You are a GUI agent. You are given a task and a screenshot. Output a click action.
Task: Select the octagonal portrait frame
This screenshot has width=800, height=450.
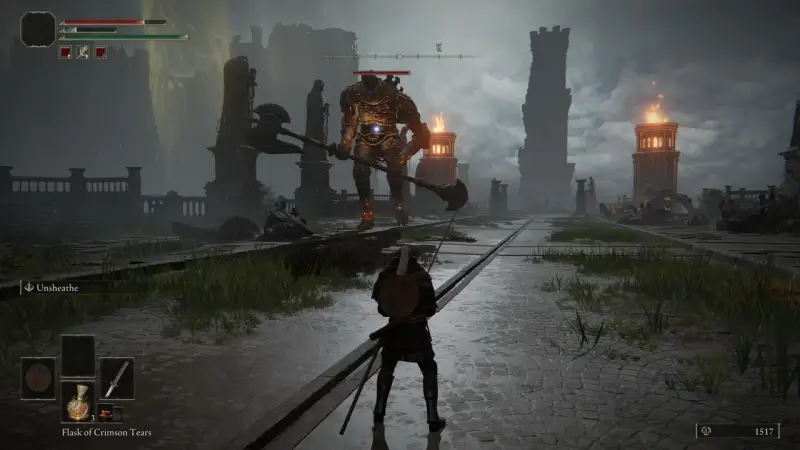point(38,29)
